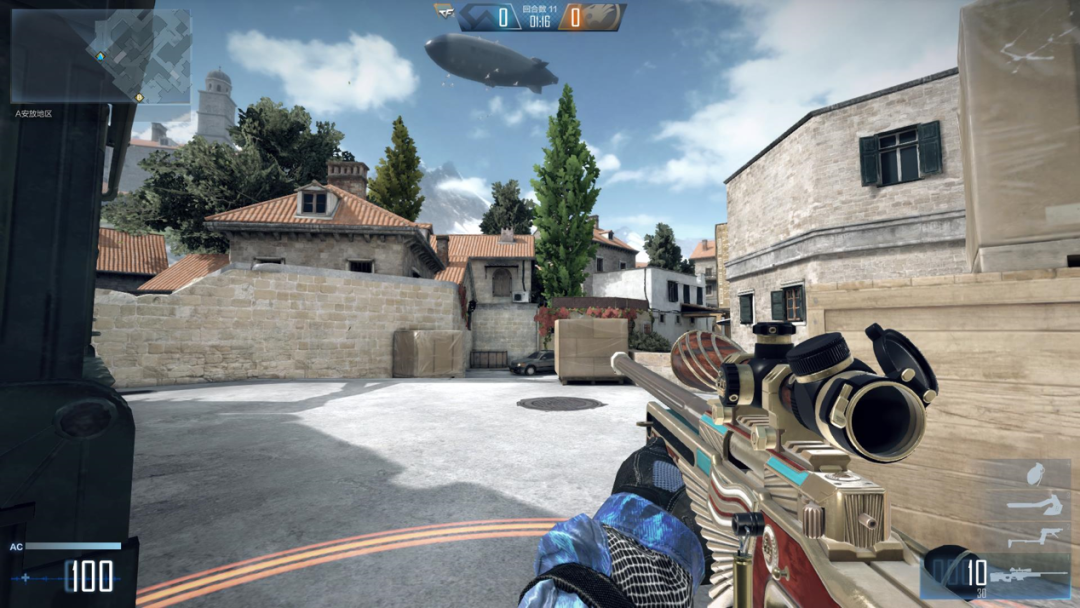This screenshot has width=1080, height=608.
Task: Click the CF logo beside the scoreboard
Action: (x=444, y=12)
